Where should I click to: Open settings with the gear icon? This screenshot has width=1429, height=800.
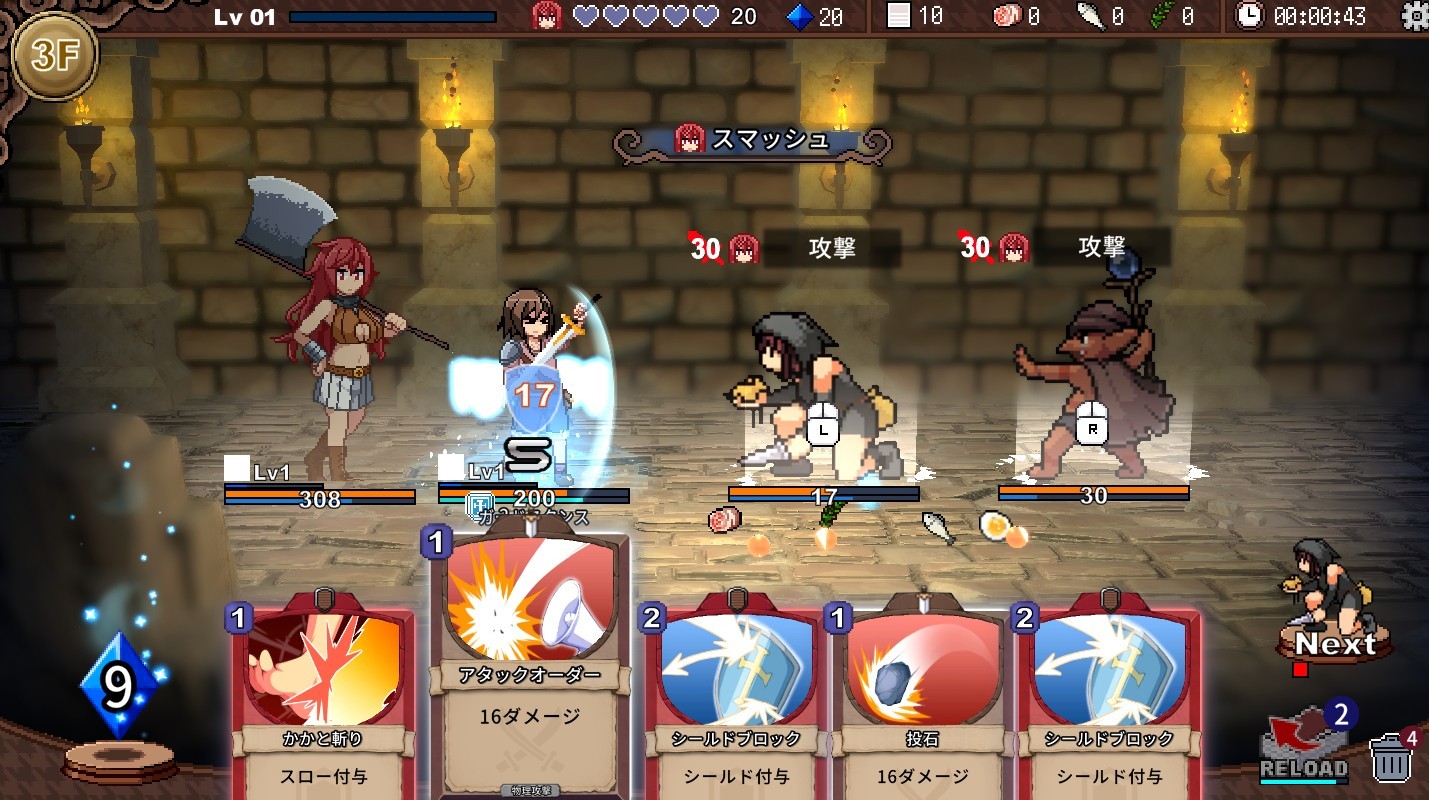1415,15
